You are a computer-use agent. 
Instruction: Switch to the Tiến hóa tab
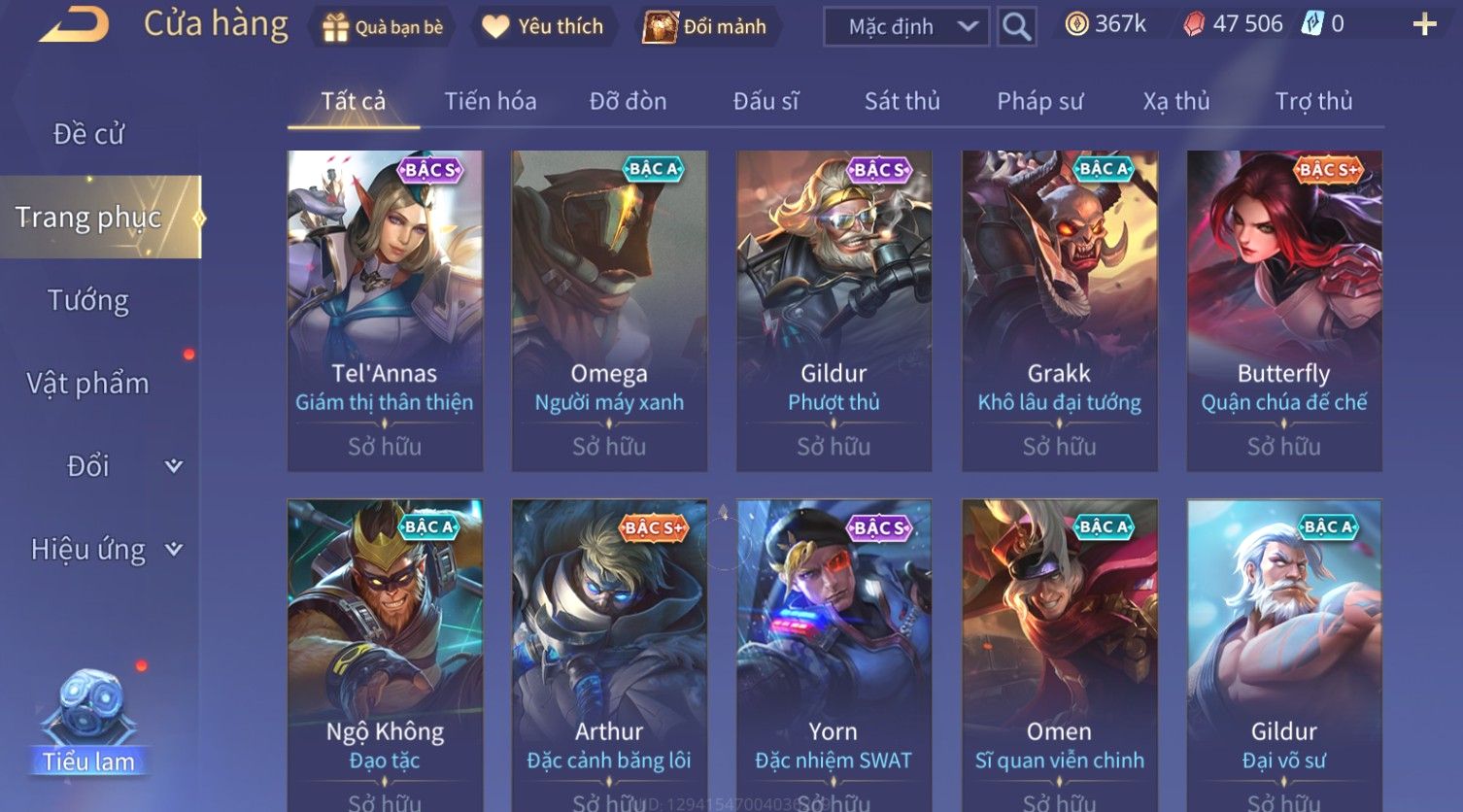click(x=490, y=101)
